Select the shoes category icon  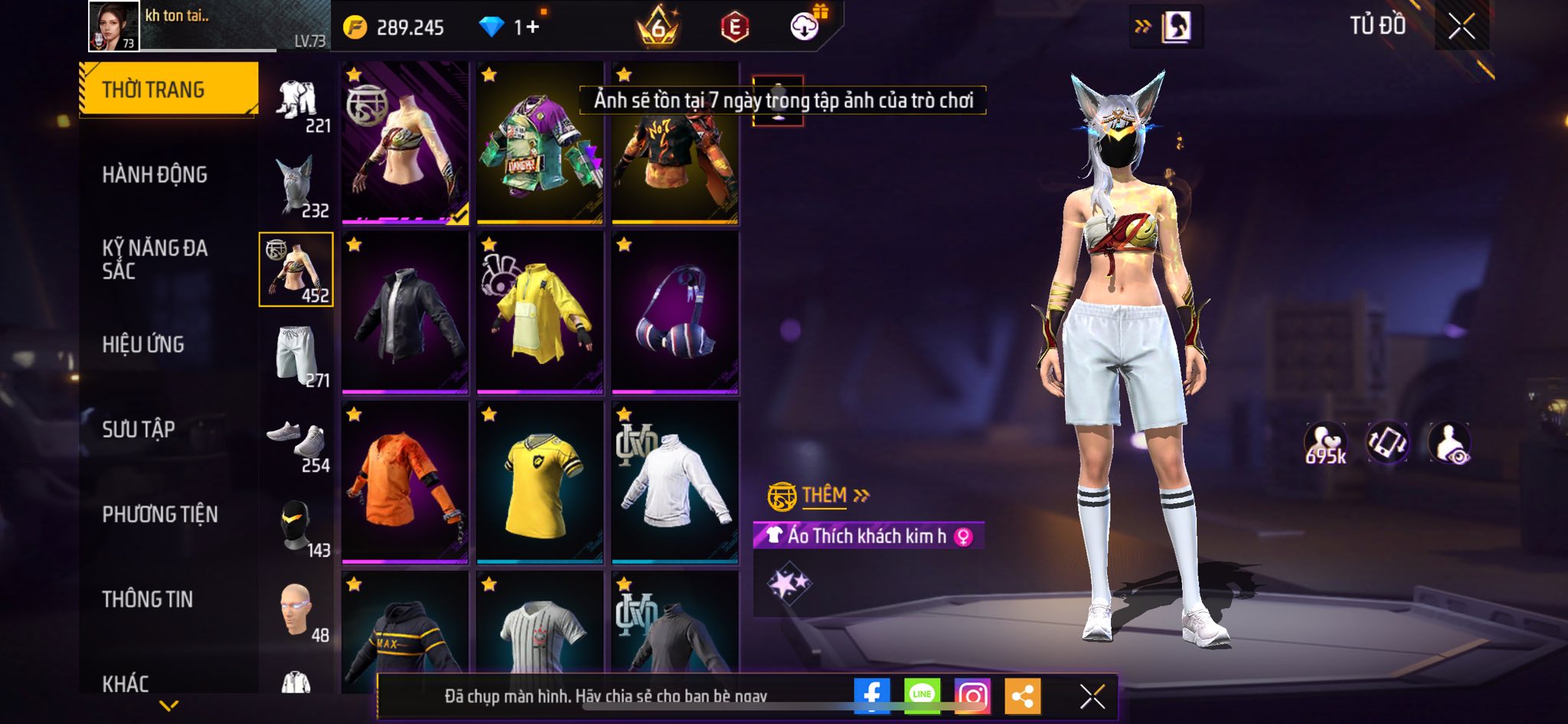click(x=297, y=441)
